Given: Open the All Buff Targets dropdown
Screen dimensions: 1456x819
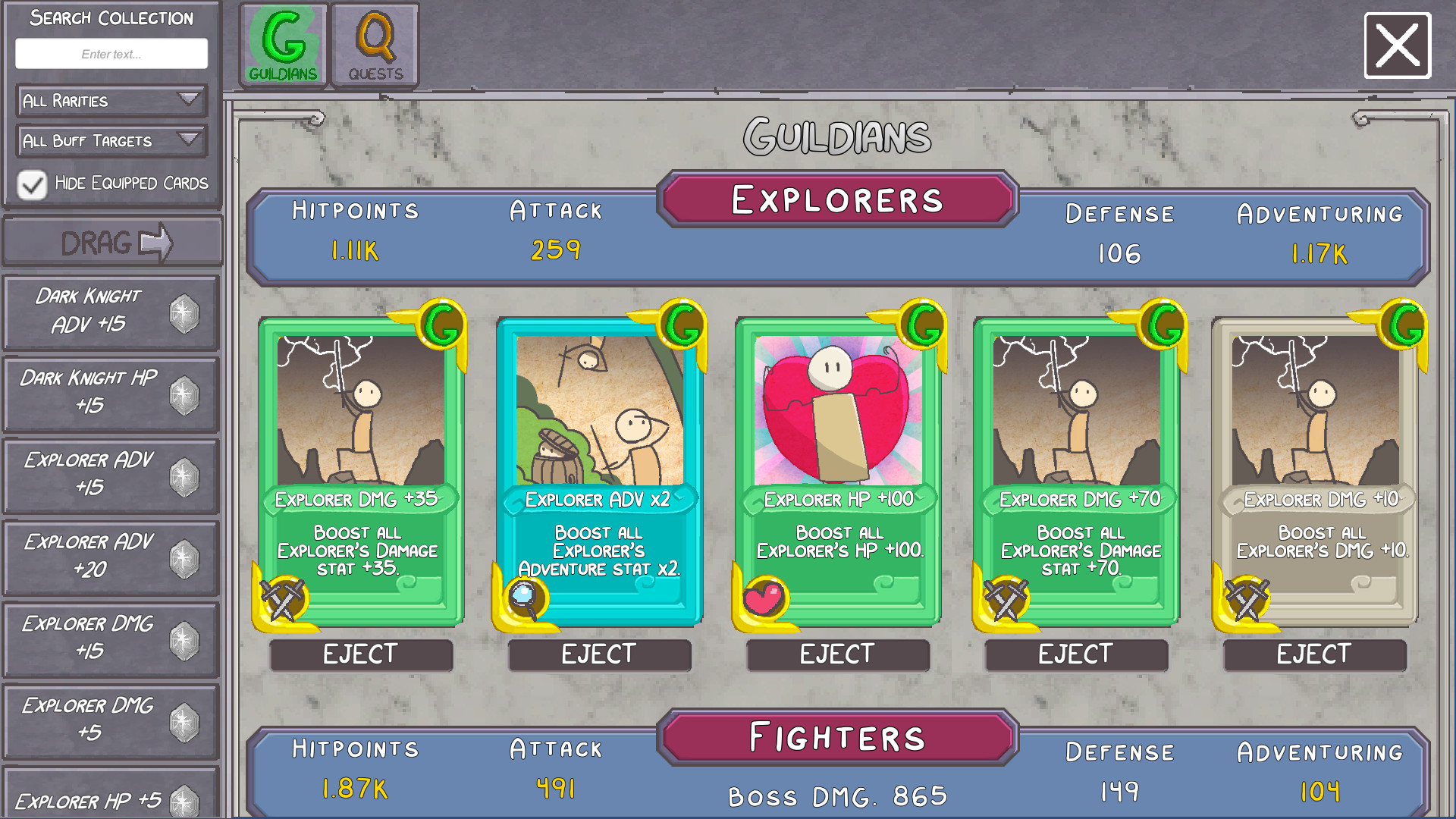Looking at the screenshot, I should [x=111, y=141].
